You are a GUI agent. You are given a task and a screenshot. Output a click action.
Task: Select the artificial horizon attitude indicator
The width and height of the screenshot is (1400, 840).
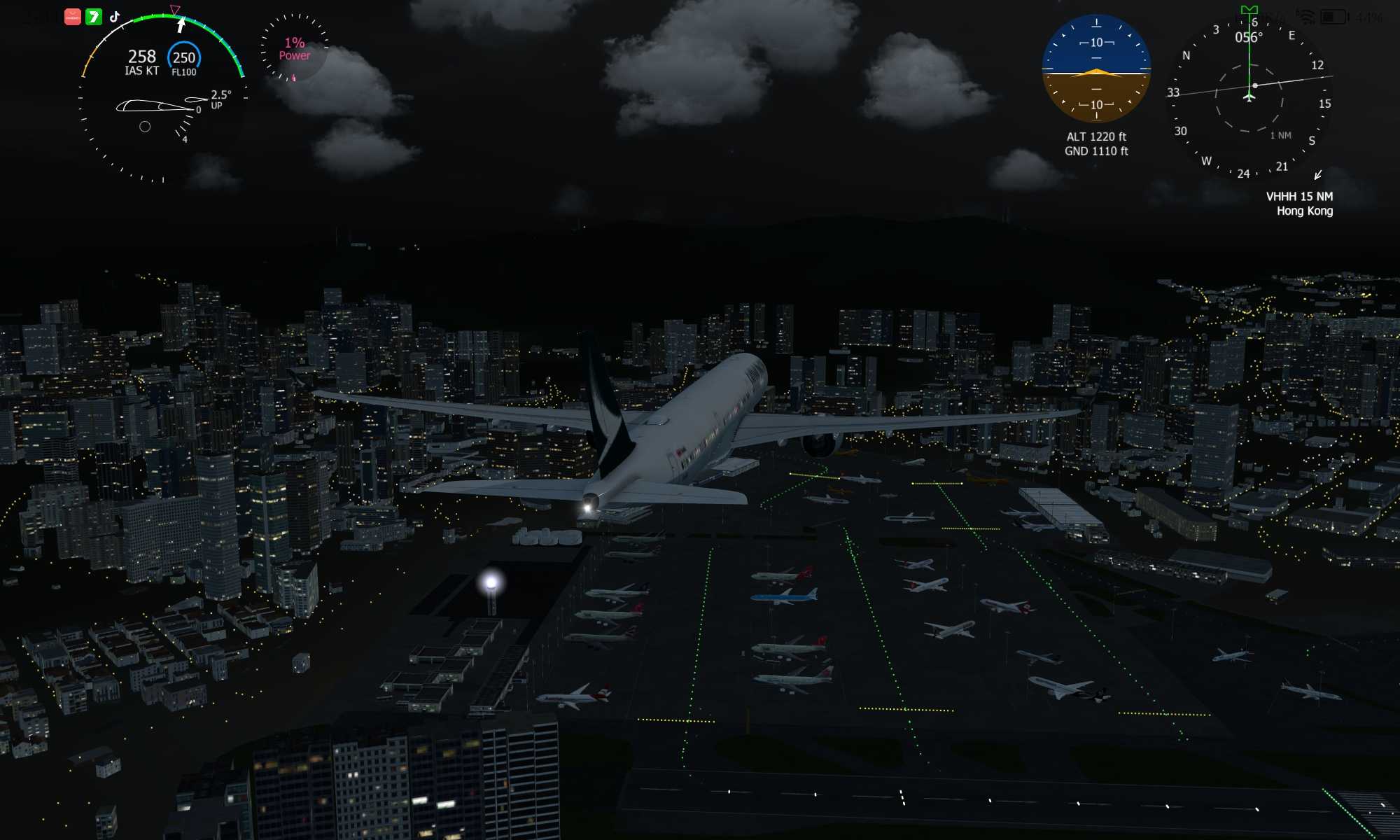pos(1096,70)
